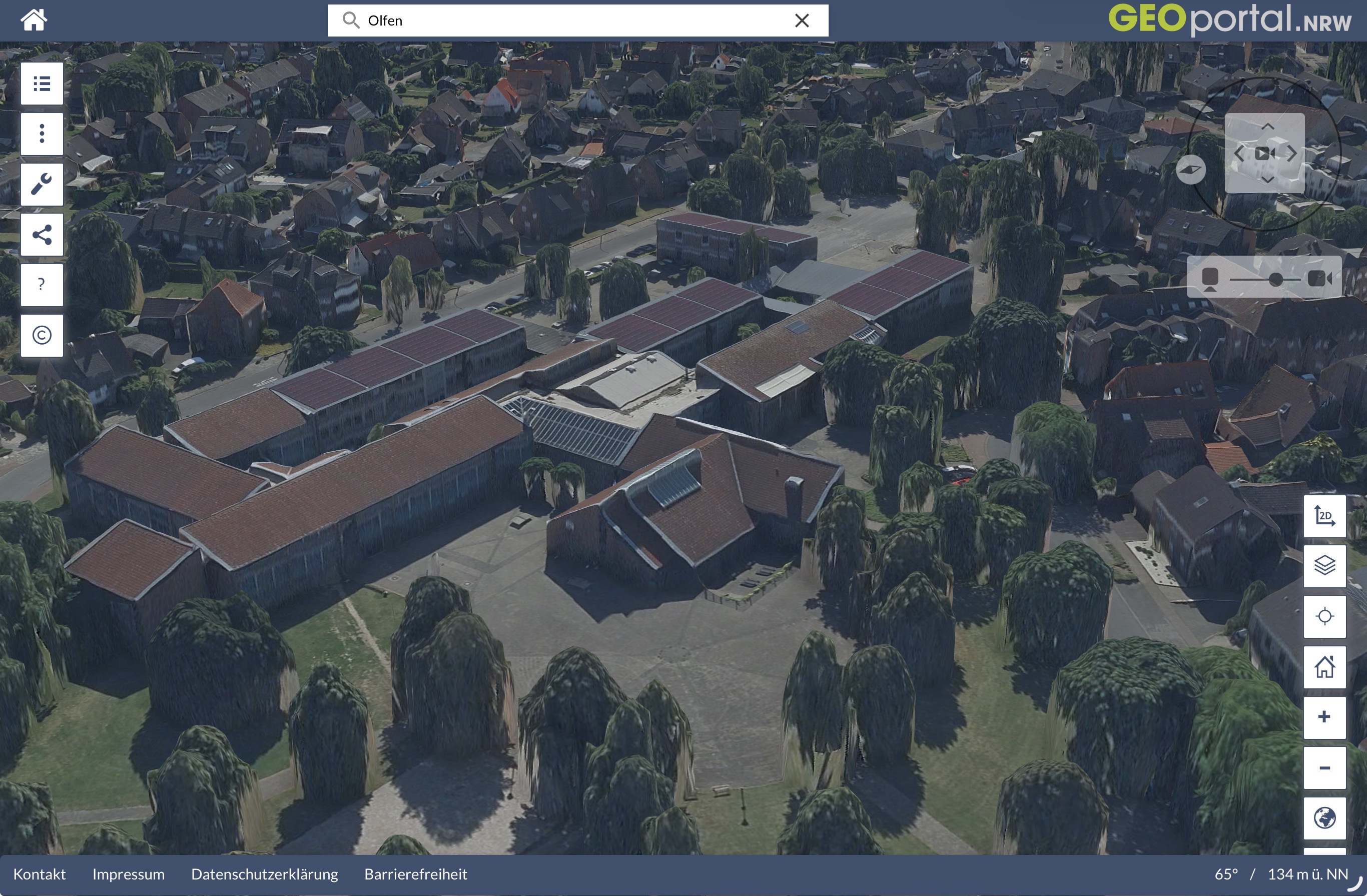Image resolution: width=1367 pixels, height=896 pixels.
Task: Open the three-dot options menu
Action: point(42,133)
